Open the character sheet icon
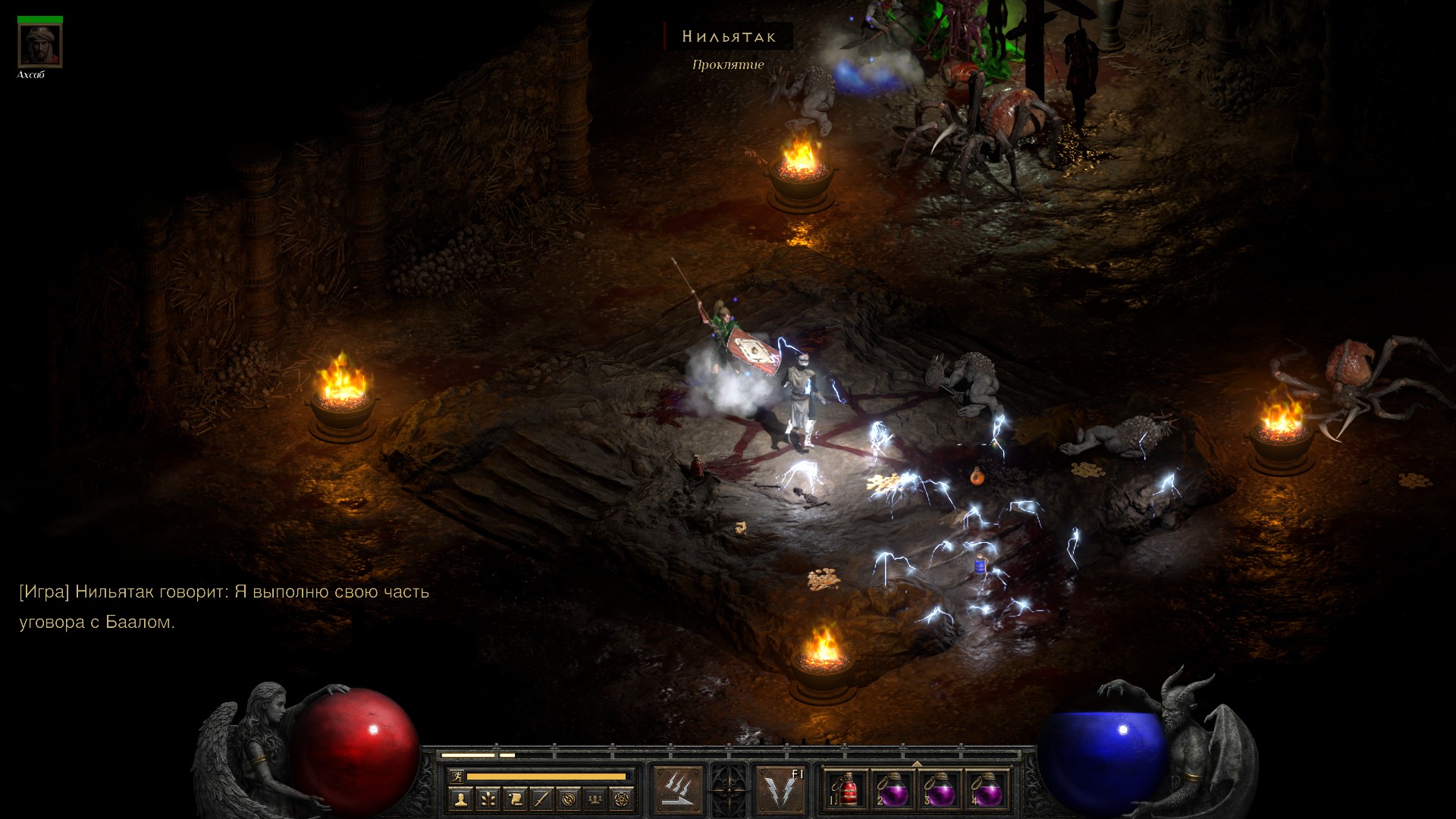Screen dimensions: 1456x819 [460, 799]
